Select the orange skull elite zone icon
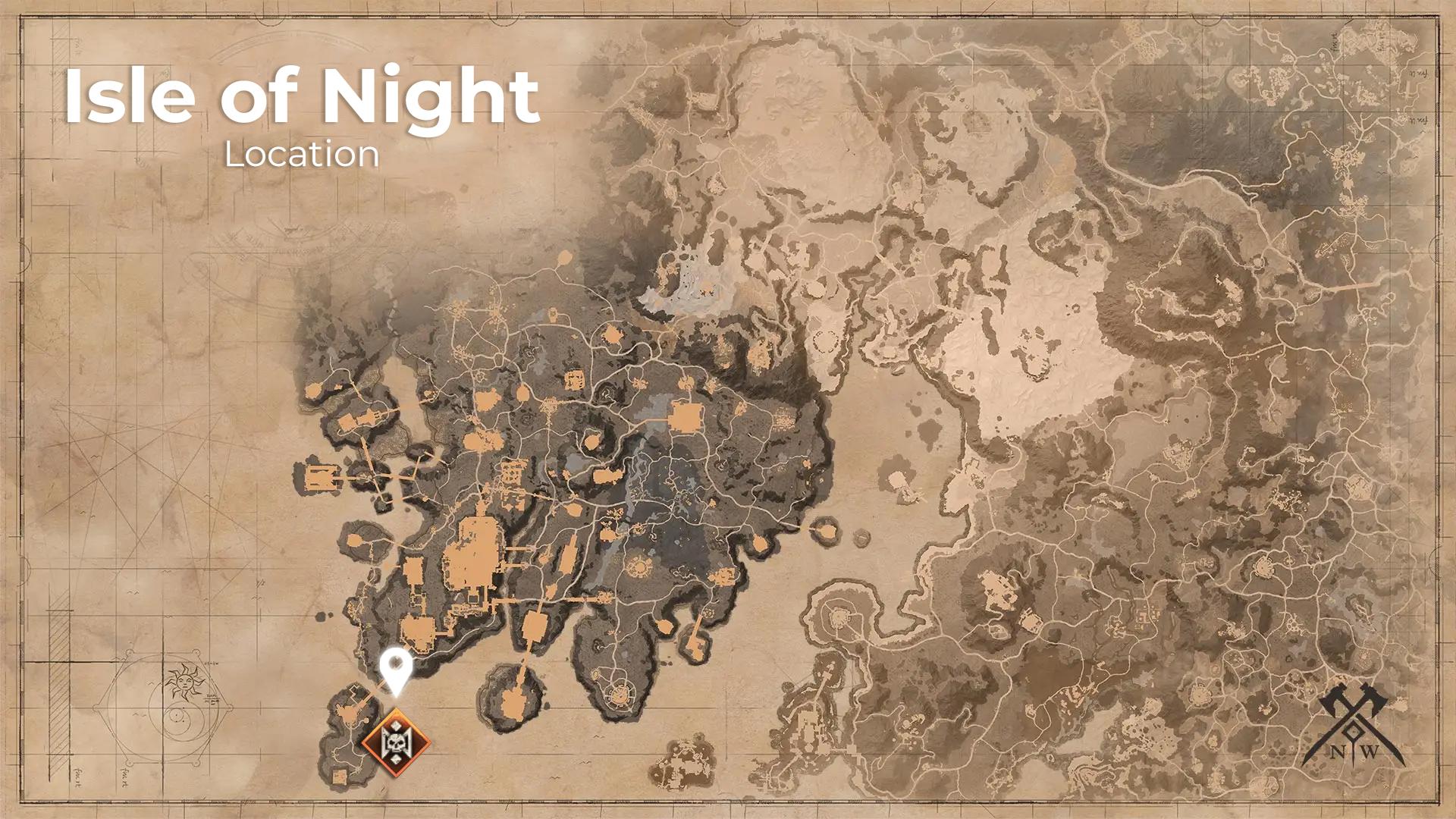The image size is (1456, 819). (x=394, y=742)
